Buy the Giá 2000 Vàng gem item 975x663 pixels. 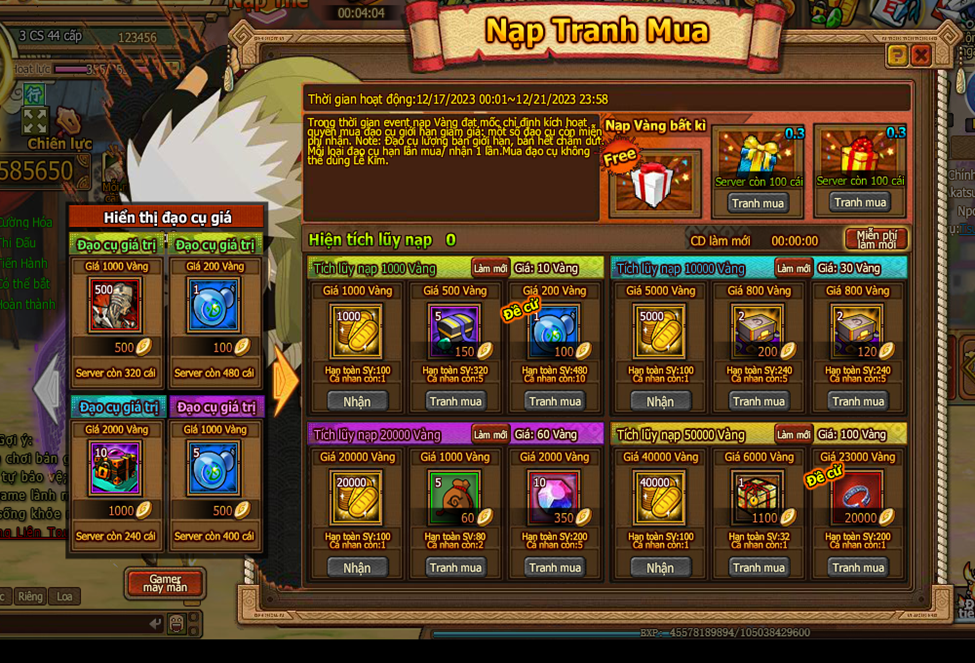[555, 568]
